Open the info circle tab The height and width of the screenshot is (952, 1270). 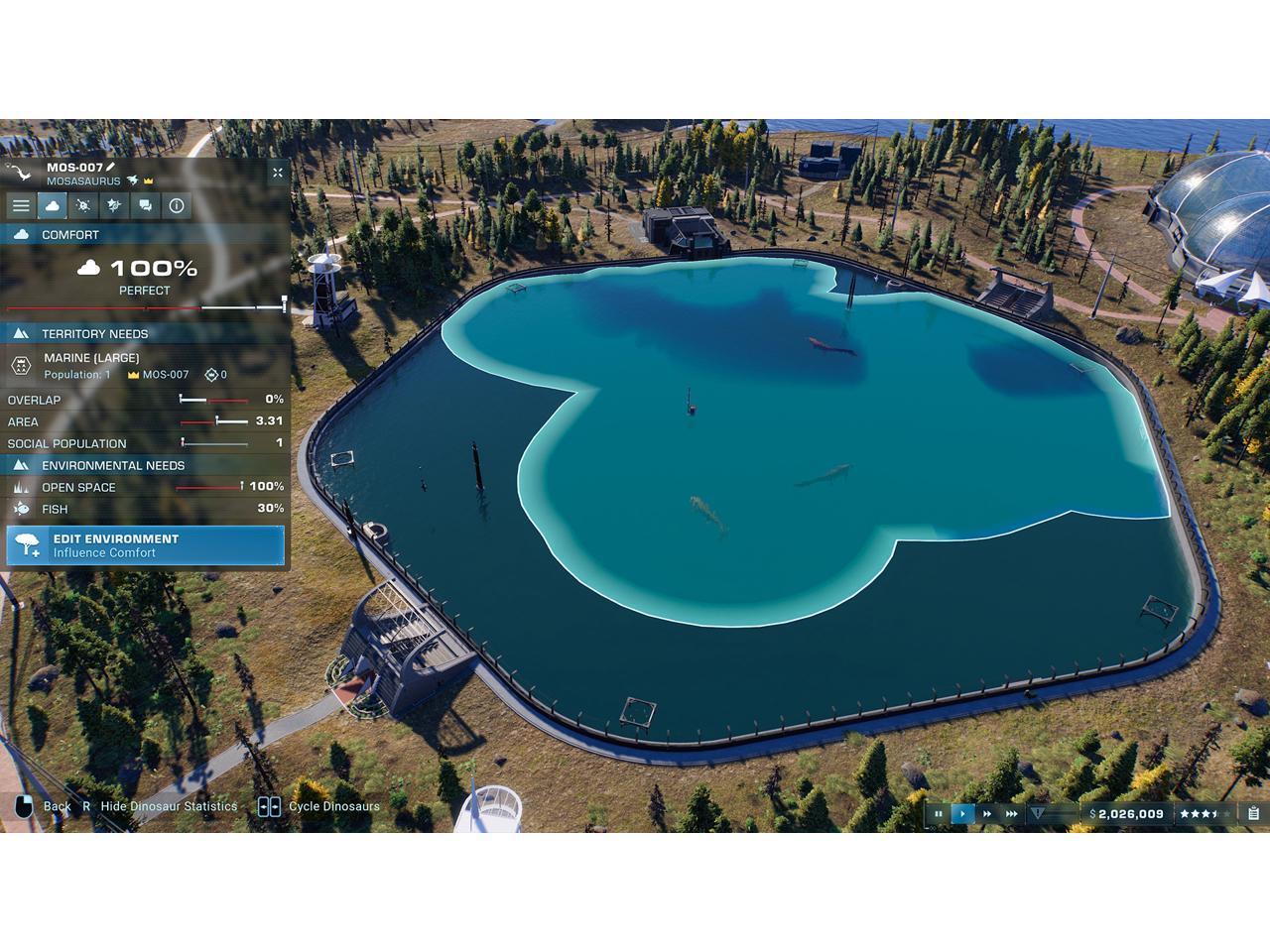point(177,205)
